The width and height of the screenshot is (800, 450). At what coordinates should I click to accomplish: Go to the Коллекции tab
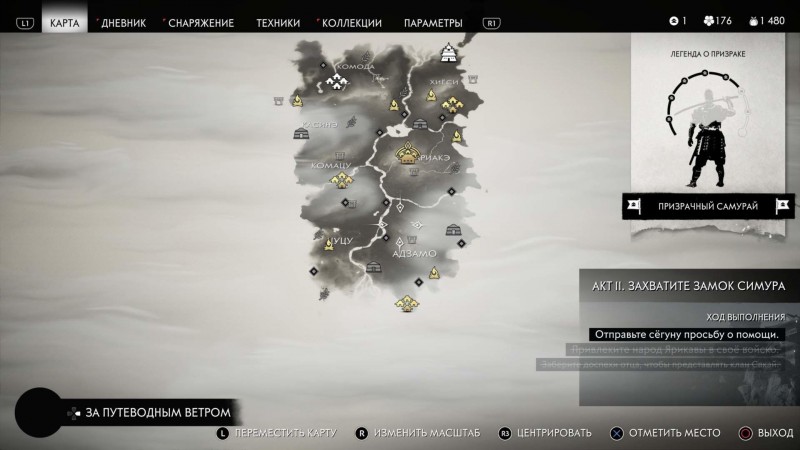pyautogui.click(x=351, y=22)
